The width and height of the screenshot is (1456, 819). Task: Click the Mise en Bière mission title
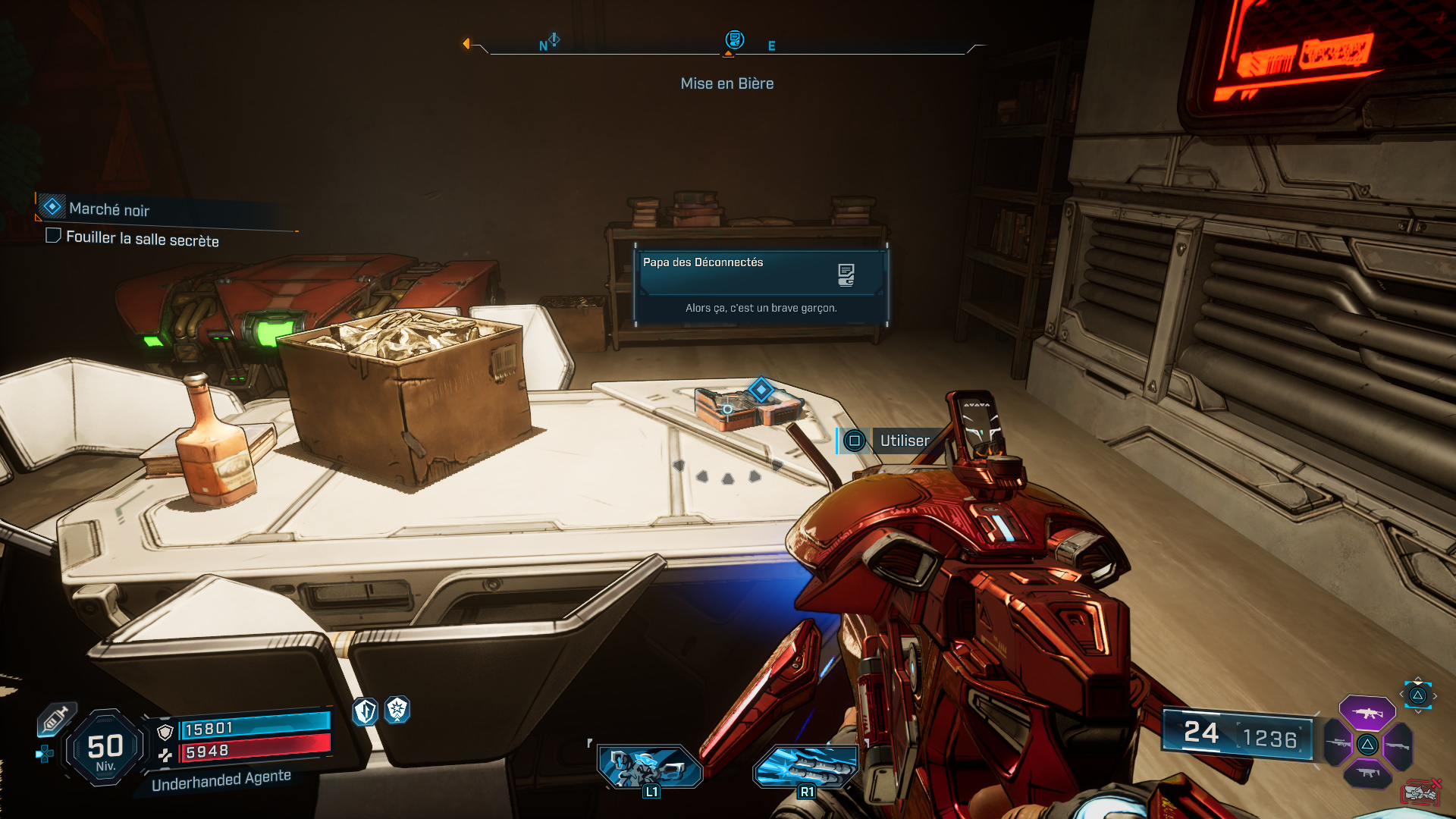click(x=726, y=83)
